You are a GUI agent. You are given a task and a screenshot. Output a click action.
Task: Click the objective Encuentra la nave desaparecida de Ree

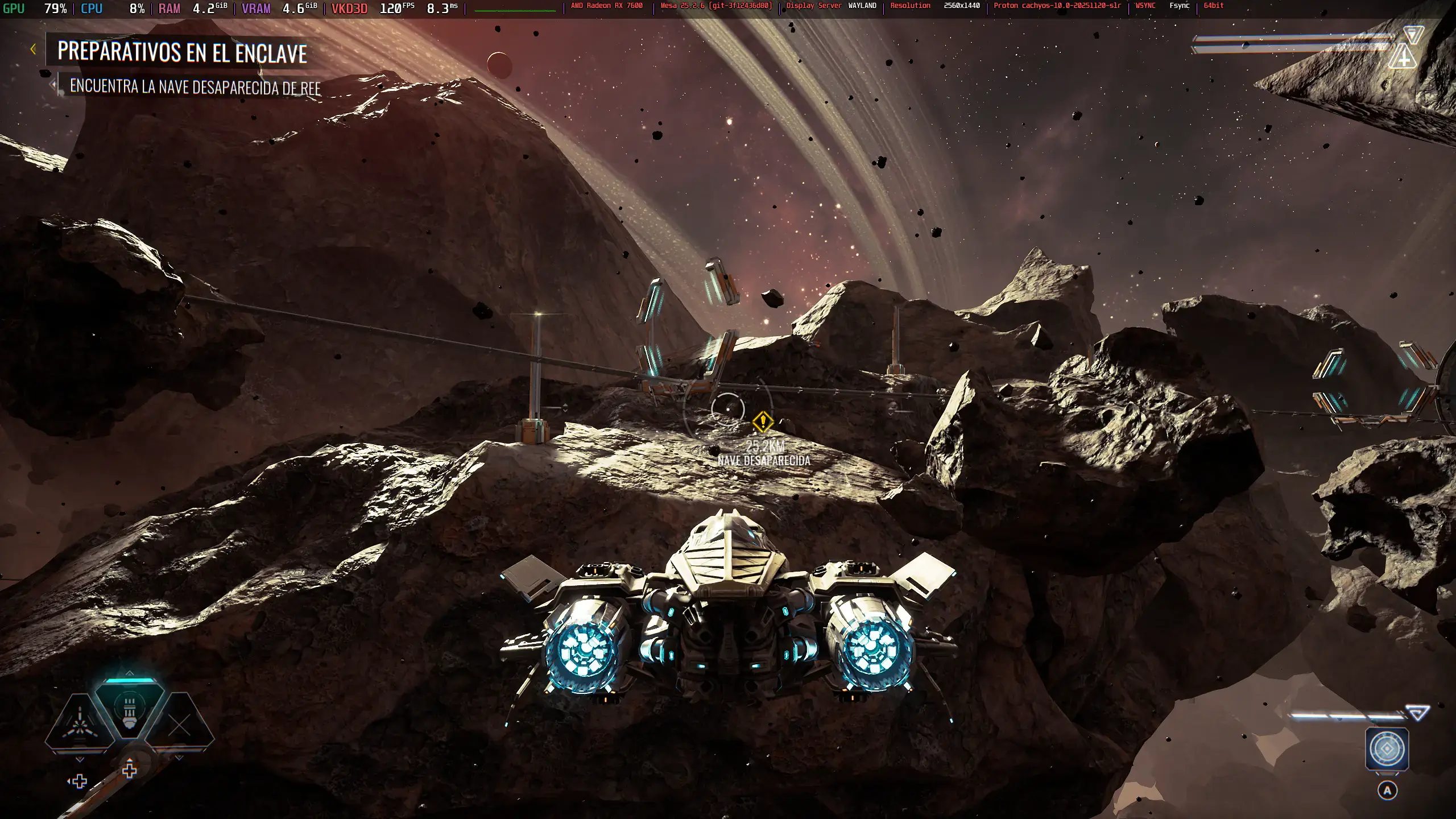(x=195, y=87)
